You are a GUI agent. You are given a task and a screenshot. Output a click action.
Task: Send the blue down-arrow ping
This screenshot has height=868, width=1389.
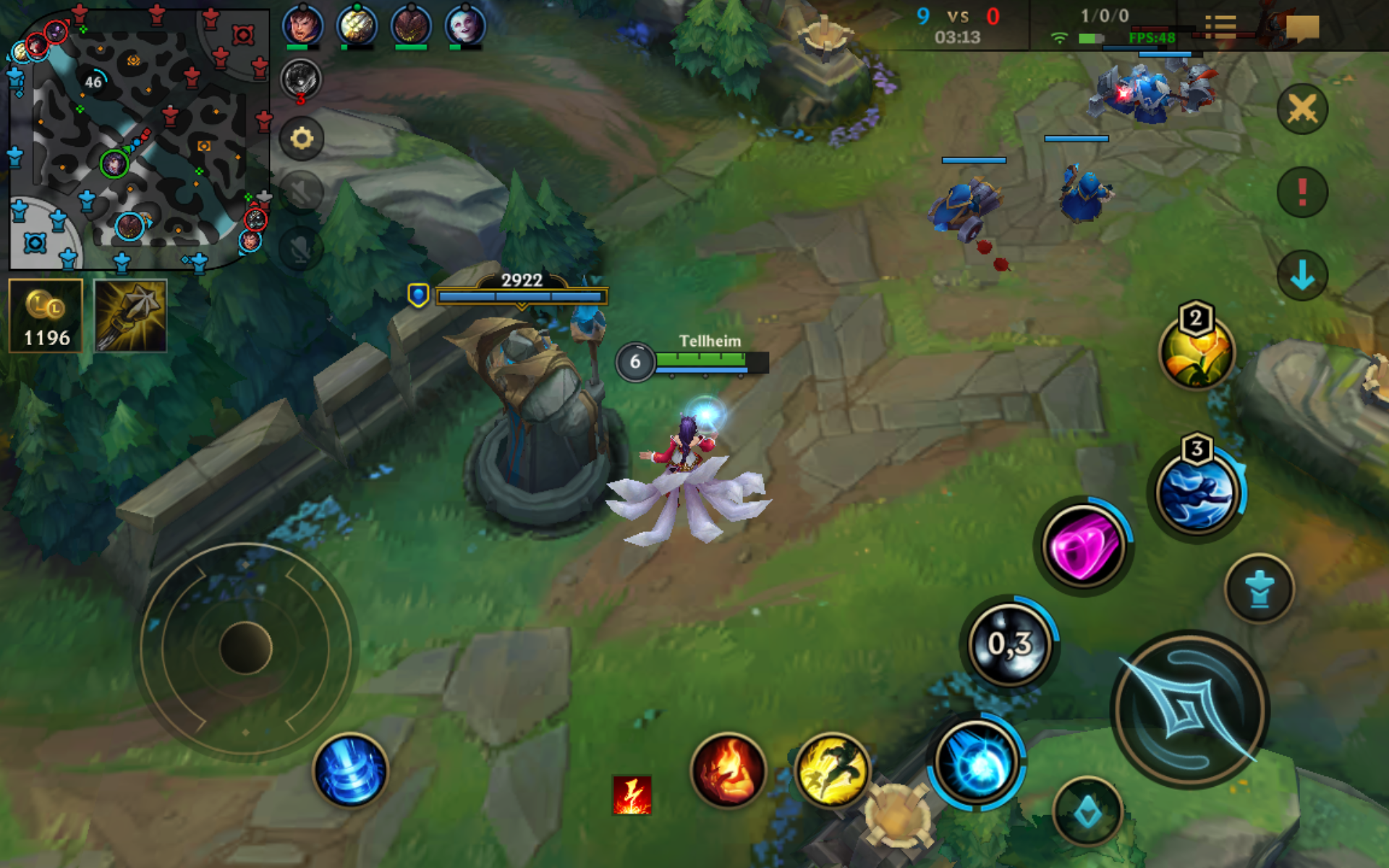pyautogui.click(x=1302, y=276)
